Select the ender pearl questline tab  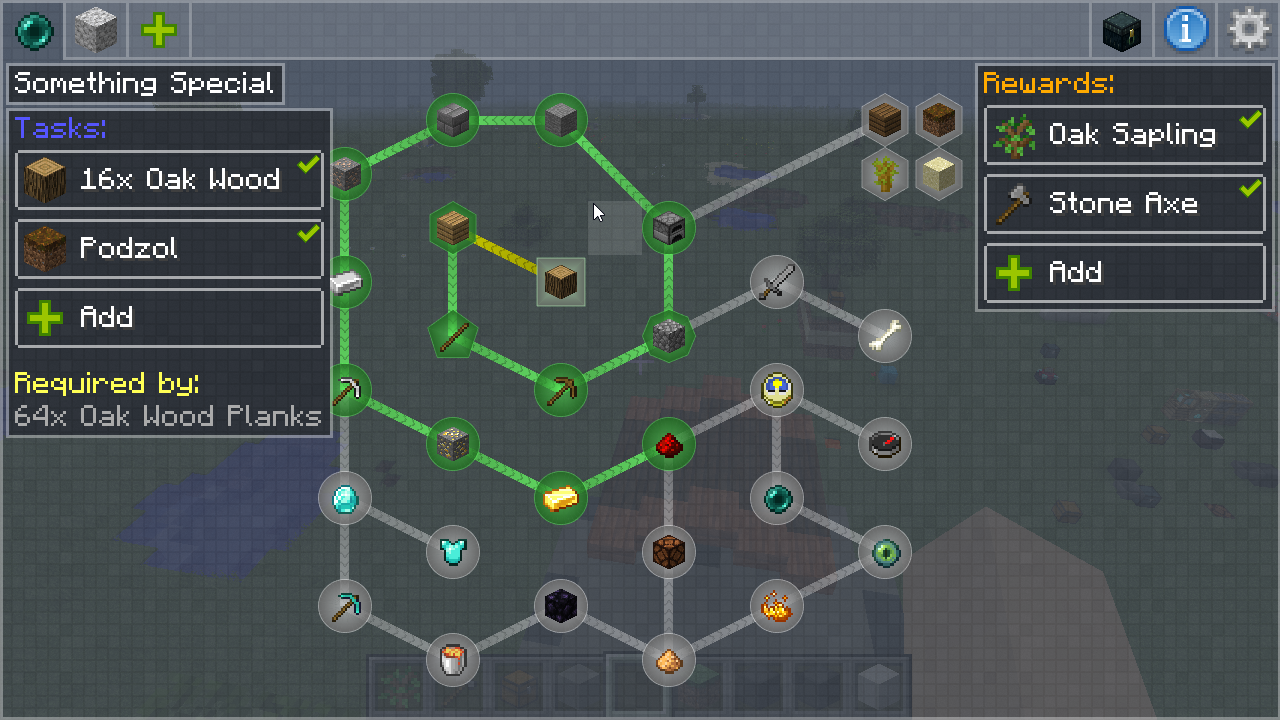click(x=33, y=30)
